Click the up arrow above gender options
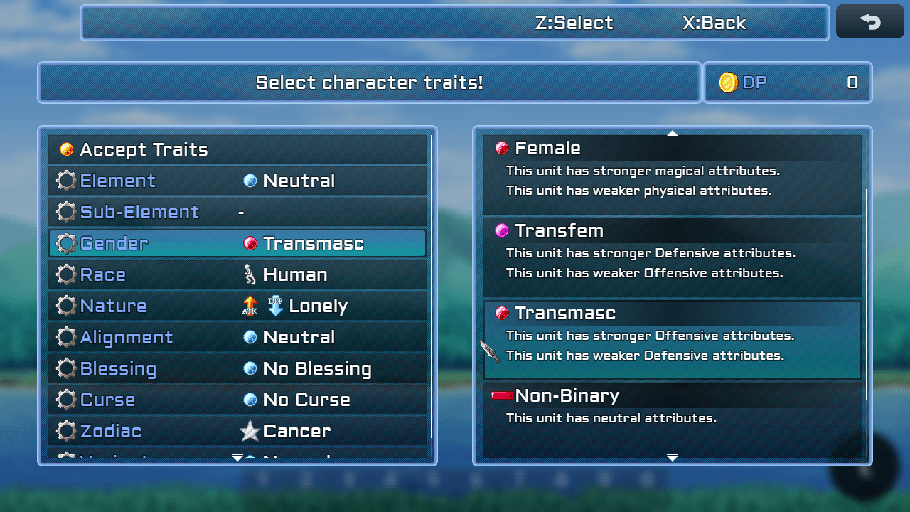Screen dimensions: 910x512 point(672,133)
